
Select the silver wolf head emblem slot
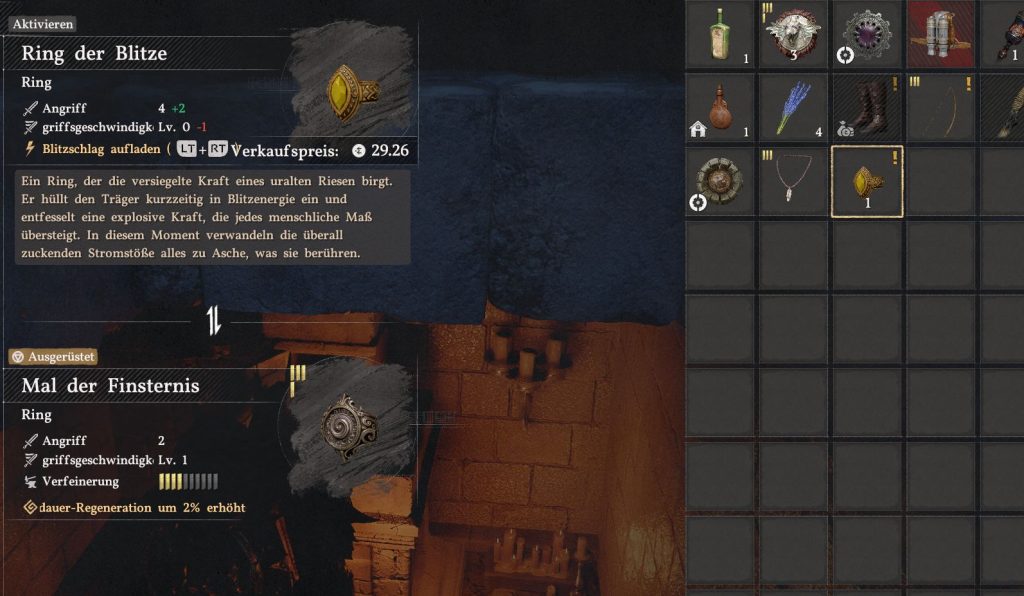[x=793, y=34]
